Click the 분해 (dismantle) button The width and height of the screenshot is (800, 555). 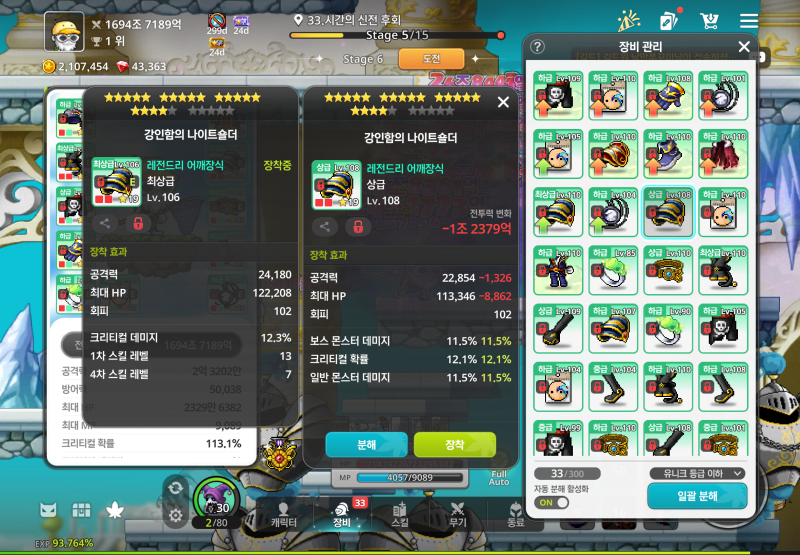[x=366, y=444]
